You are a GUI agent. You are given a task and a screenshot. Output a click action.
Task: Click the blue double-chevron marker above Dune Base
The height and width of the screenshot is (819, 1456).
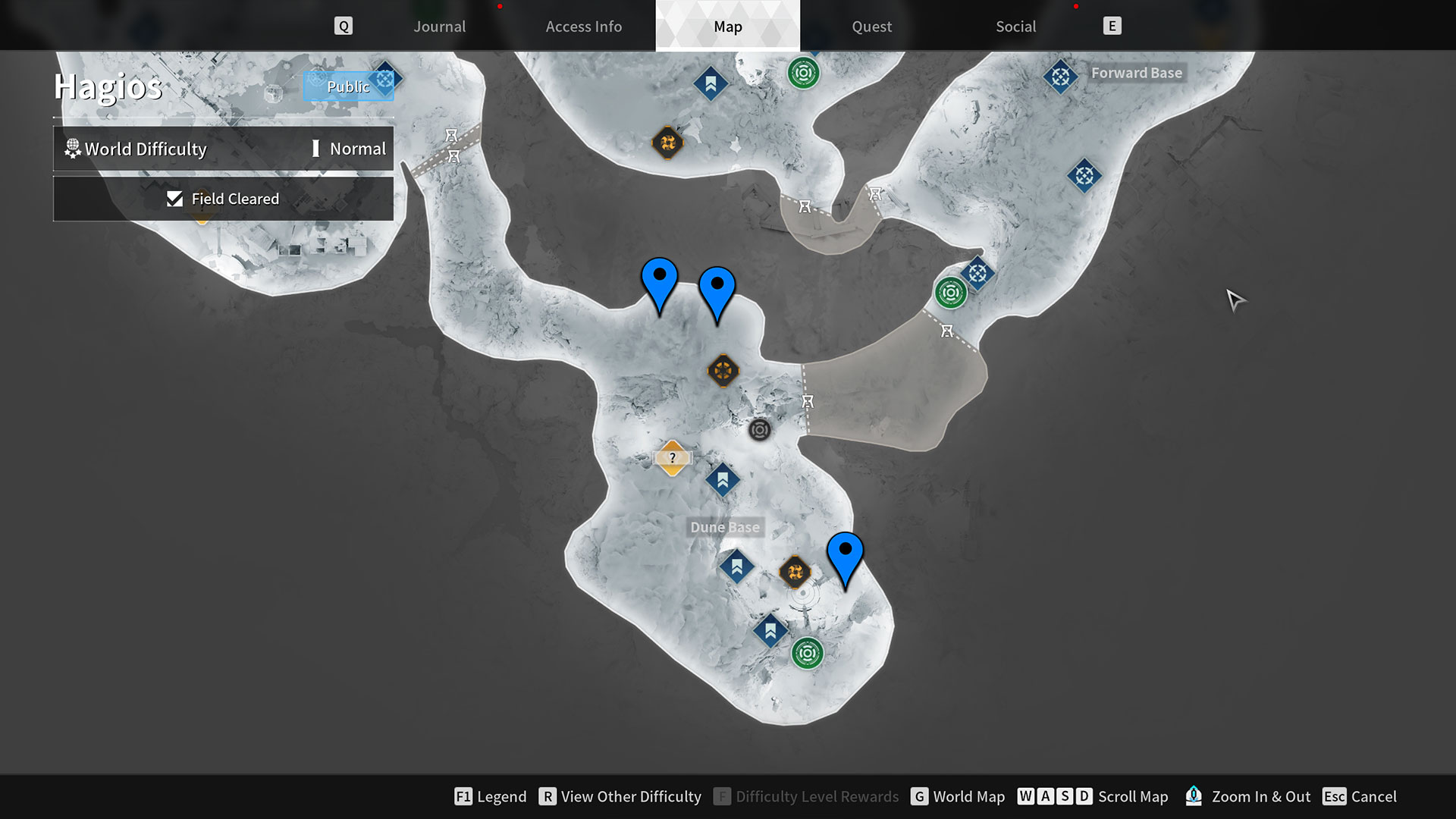[723, 479]
